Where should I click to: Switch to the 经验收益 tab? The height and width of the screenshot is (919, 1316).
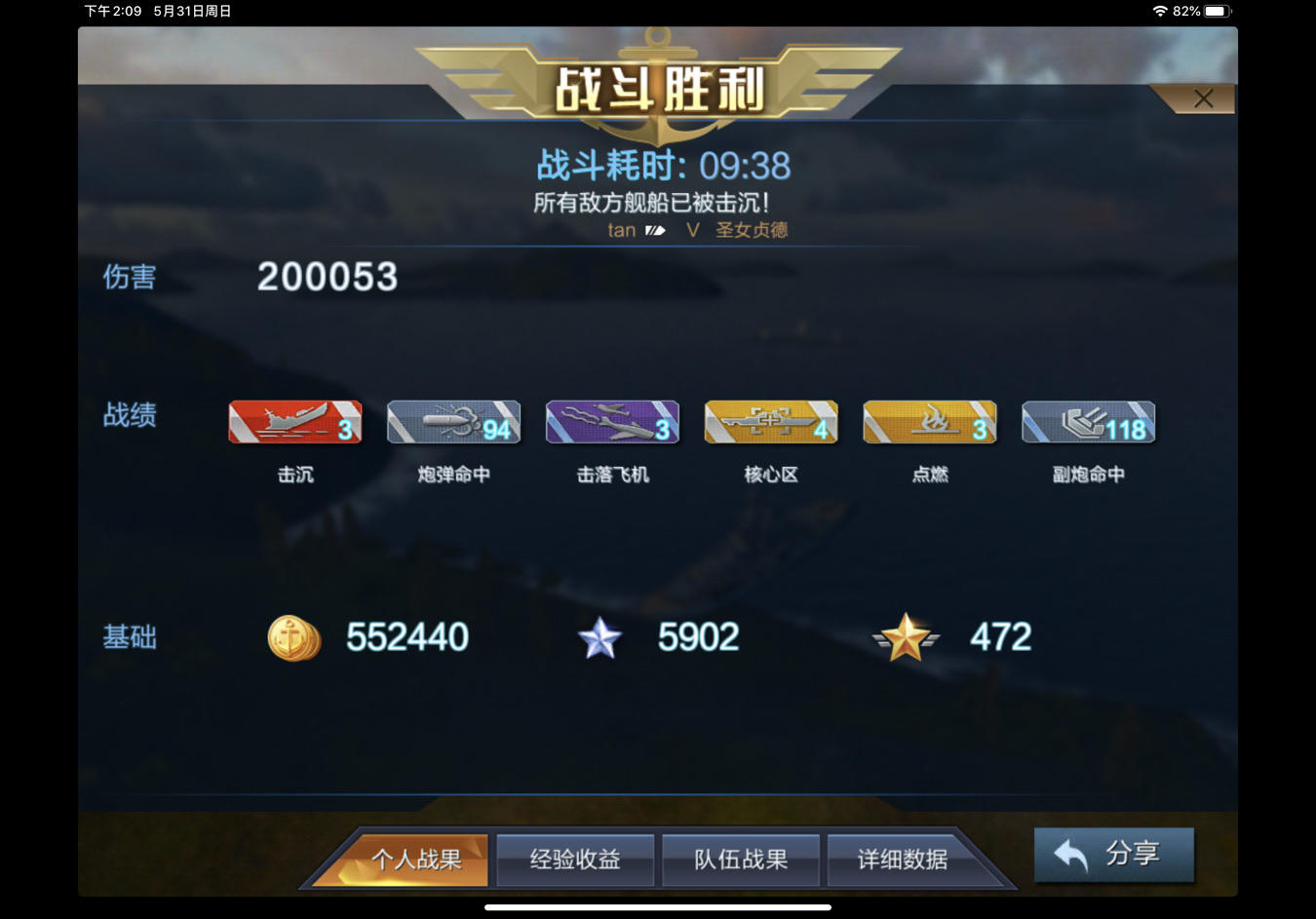(575, 860)
